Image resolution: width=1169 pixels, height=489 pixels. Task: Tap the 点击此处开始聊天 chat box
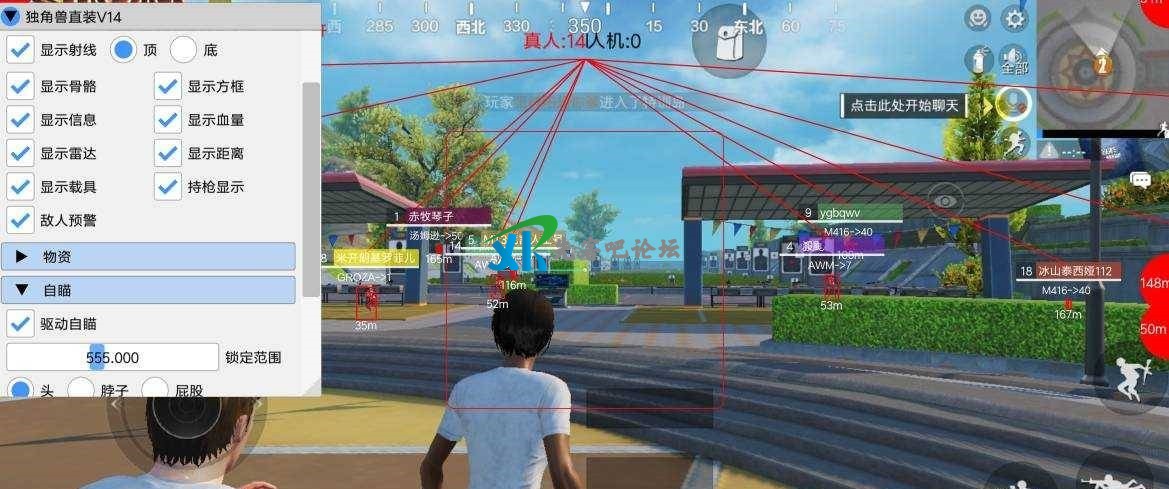pyautogui.click(x=902, y=105)
